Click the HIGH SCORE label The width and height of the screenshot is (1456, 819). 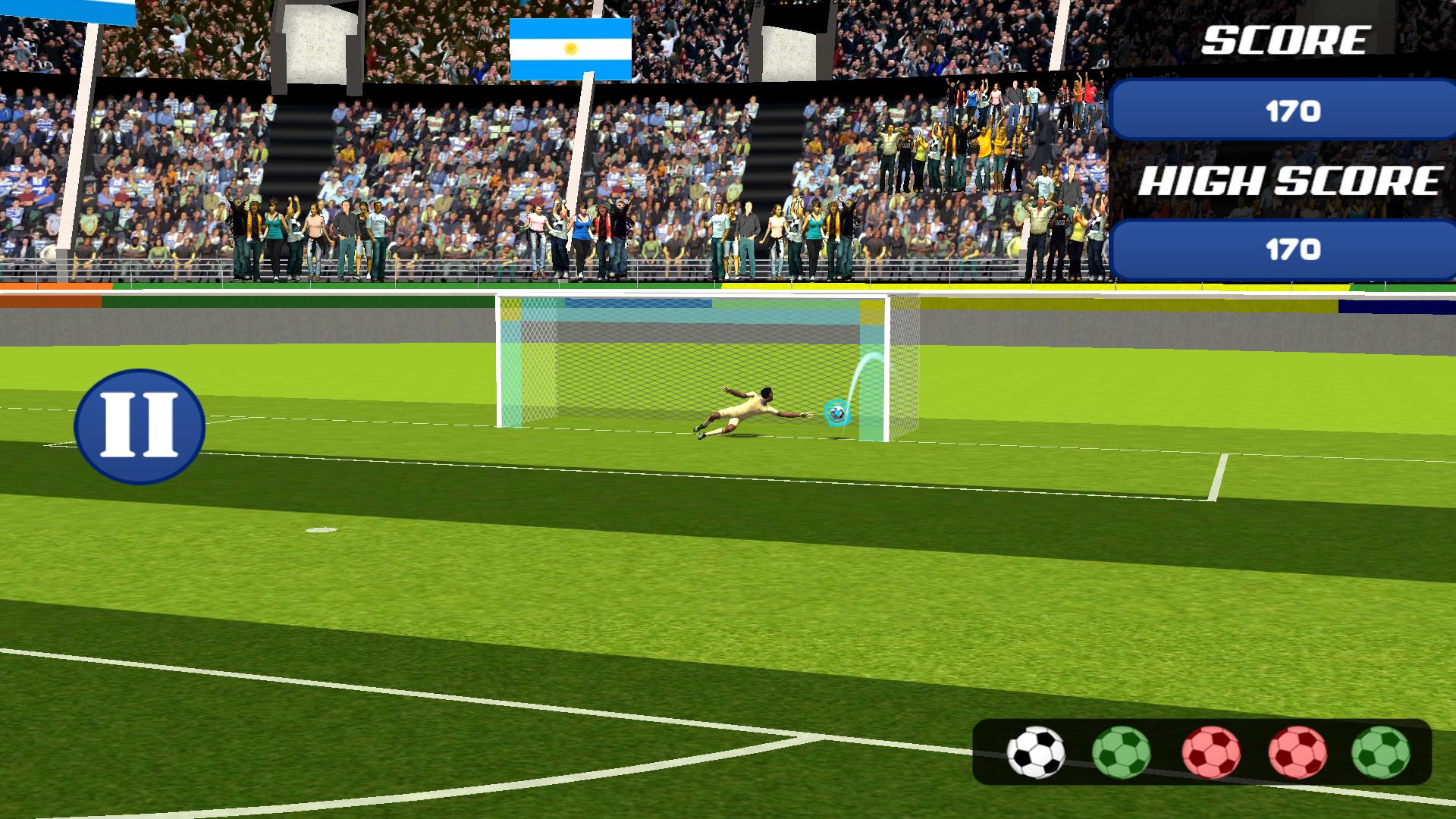click(1289, 180)
